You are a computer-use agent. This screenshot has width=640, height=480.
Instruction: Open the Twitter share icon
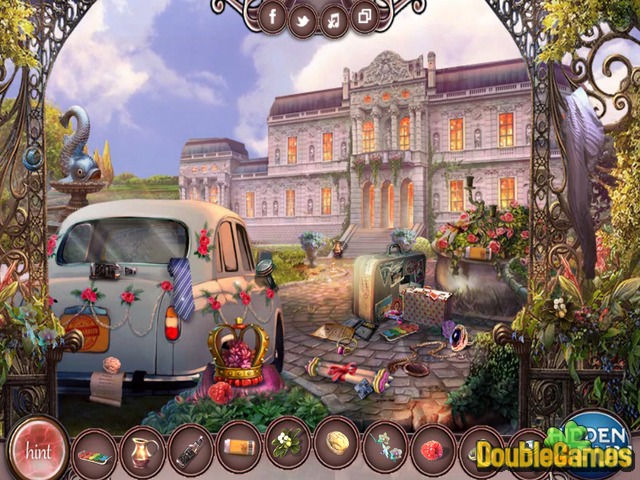tap(303, 17)
